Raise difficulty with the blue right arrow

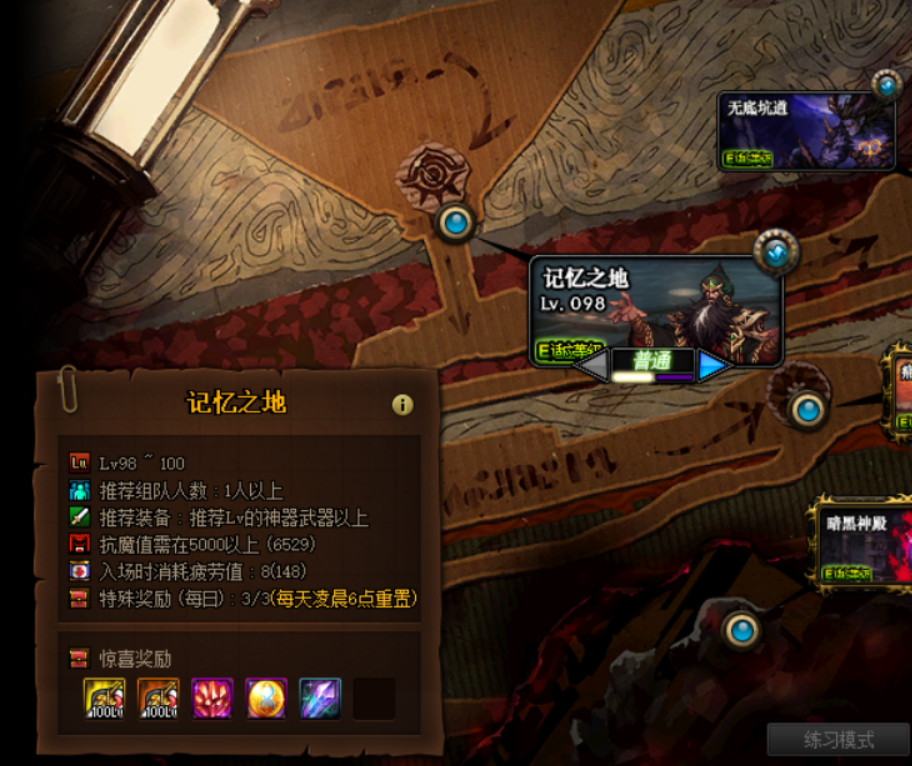[x=712, y=366]
